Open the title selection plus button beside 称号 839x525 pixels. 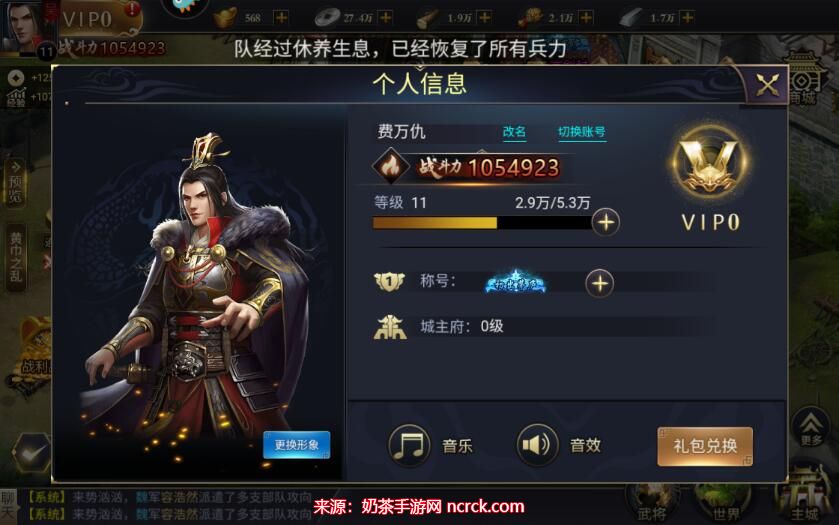point(599,283)
